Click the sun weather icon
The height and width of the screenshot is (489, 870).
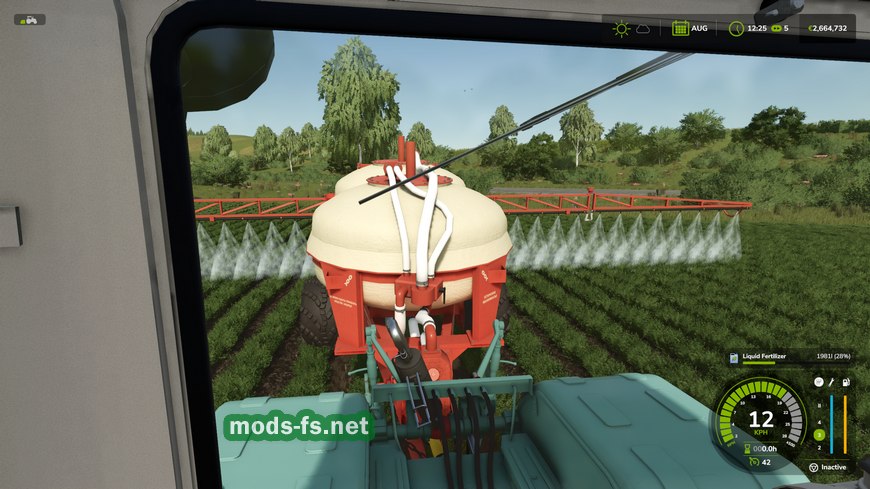point(620,28)
